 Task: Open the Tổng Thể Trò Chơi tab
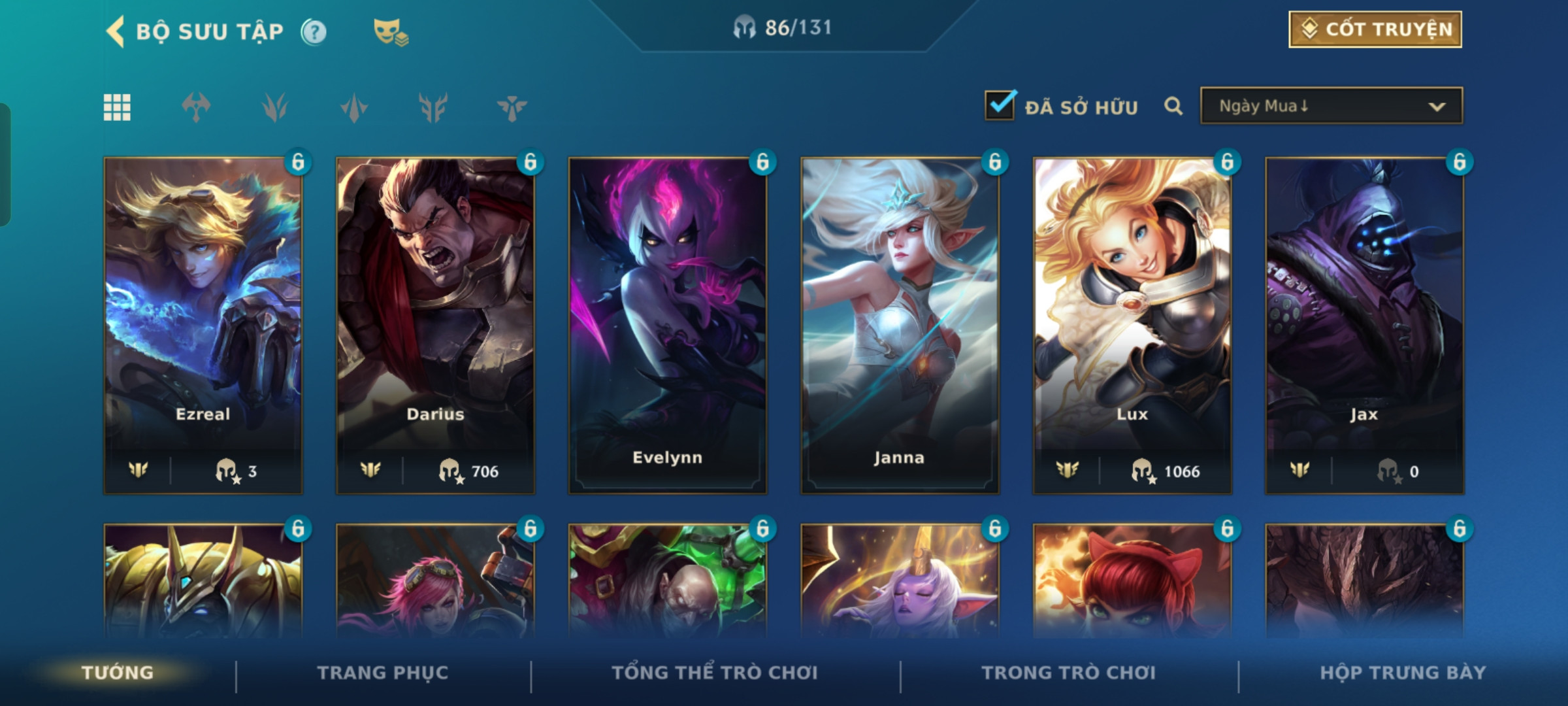pos(715,673)
